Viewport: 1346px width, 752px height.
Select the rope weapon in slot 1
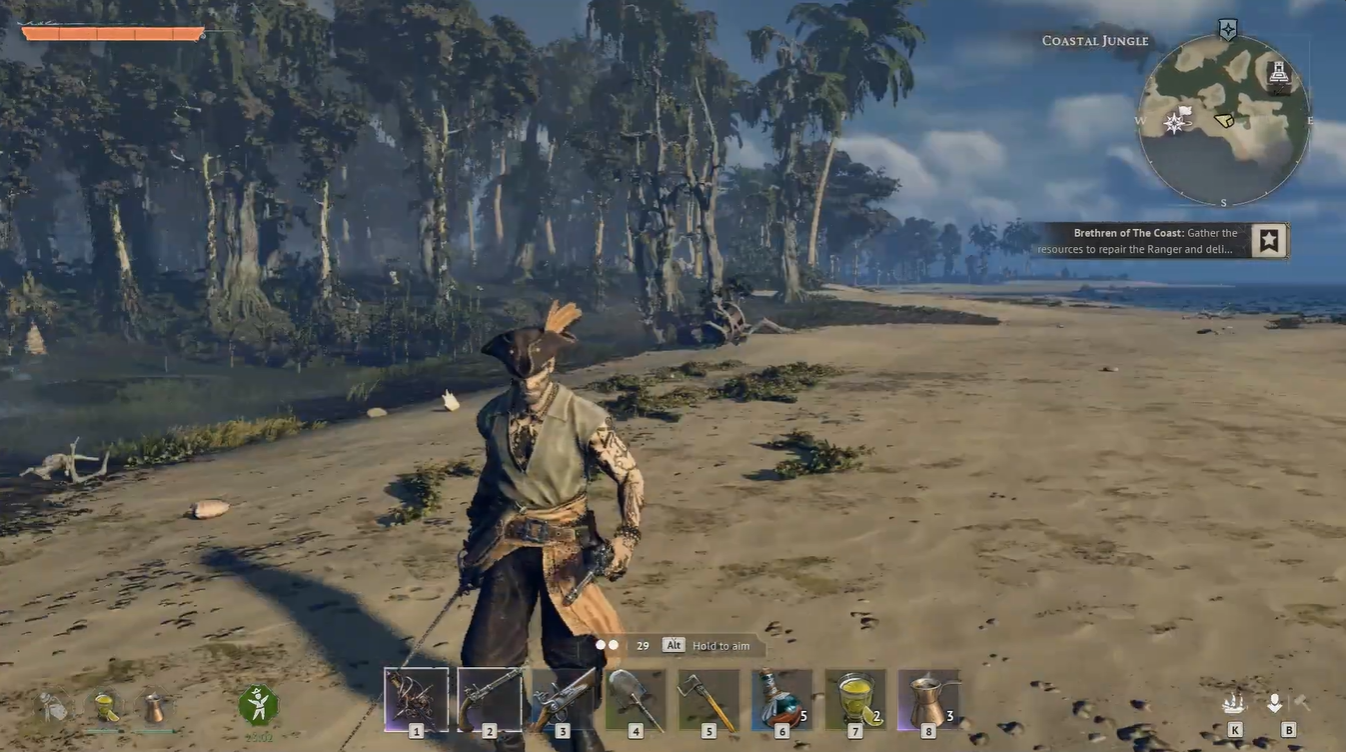pyautogui.click(x=416, y=699)
